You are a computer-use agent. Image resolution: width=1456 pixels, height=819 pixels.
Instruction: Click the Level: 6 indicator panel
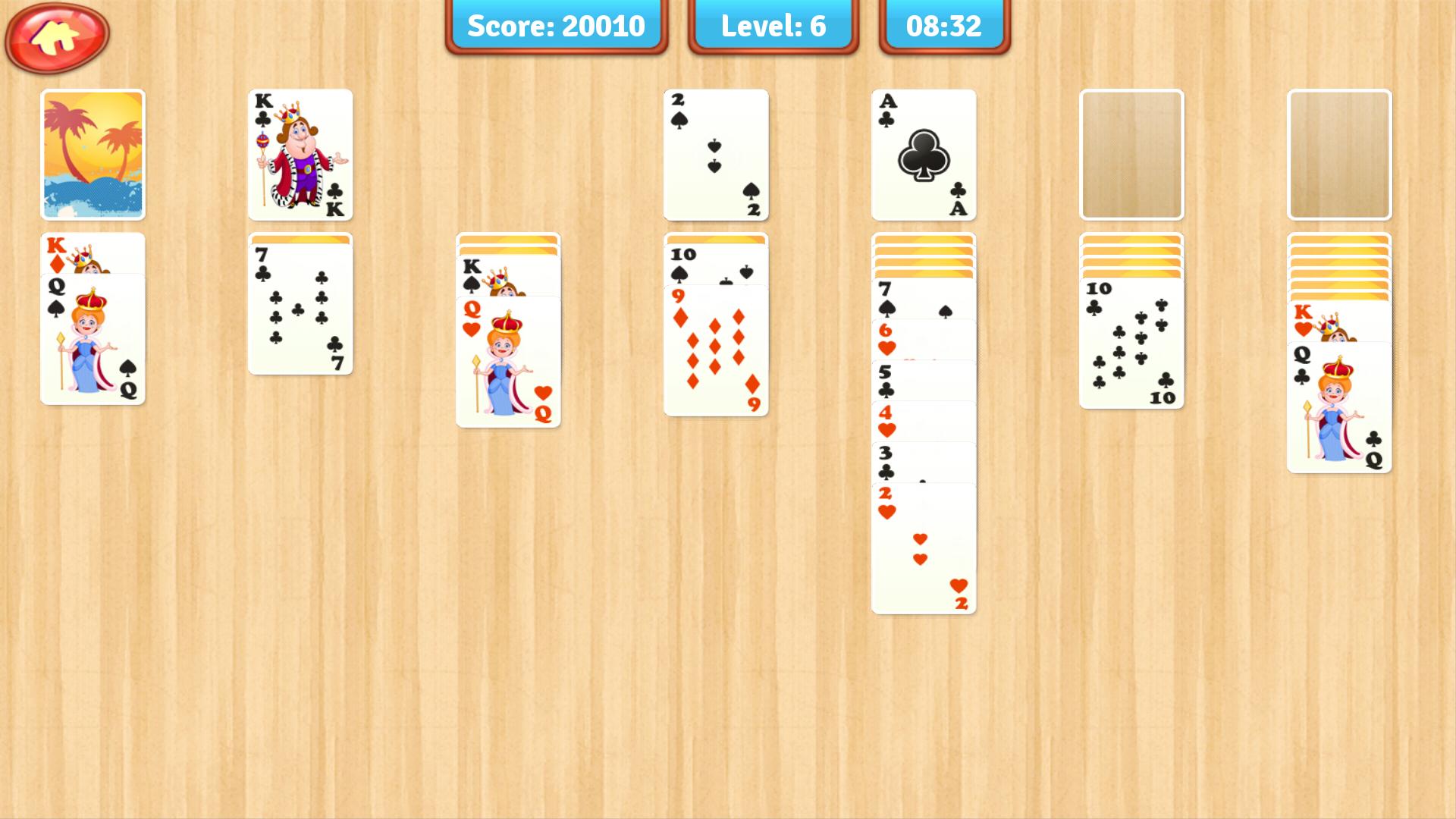770,27
